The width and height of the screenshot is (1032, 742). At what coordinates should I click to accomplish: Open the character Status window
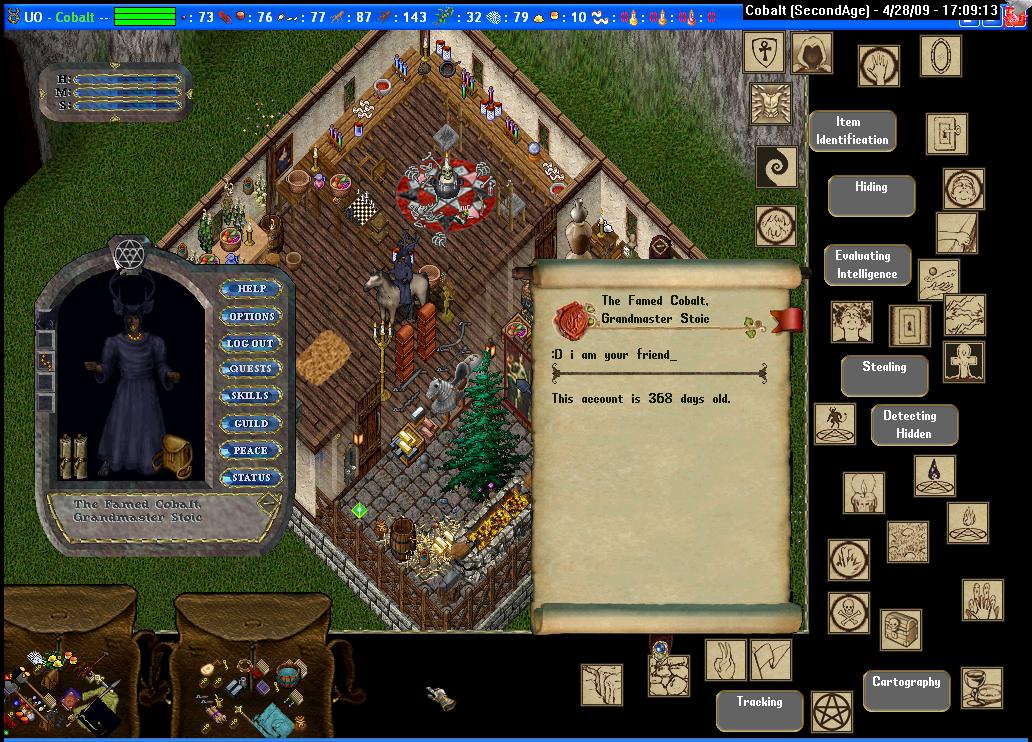pyautogui.click(x=250, y=477)
